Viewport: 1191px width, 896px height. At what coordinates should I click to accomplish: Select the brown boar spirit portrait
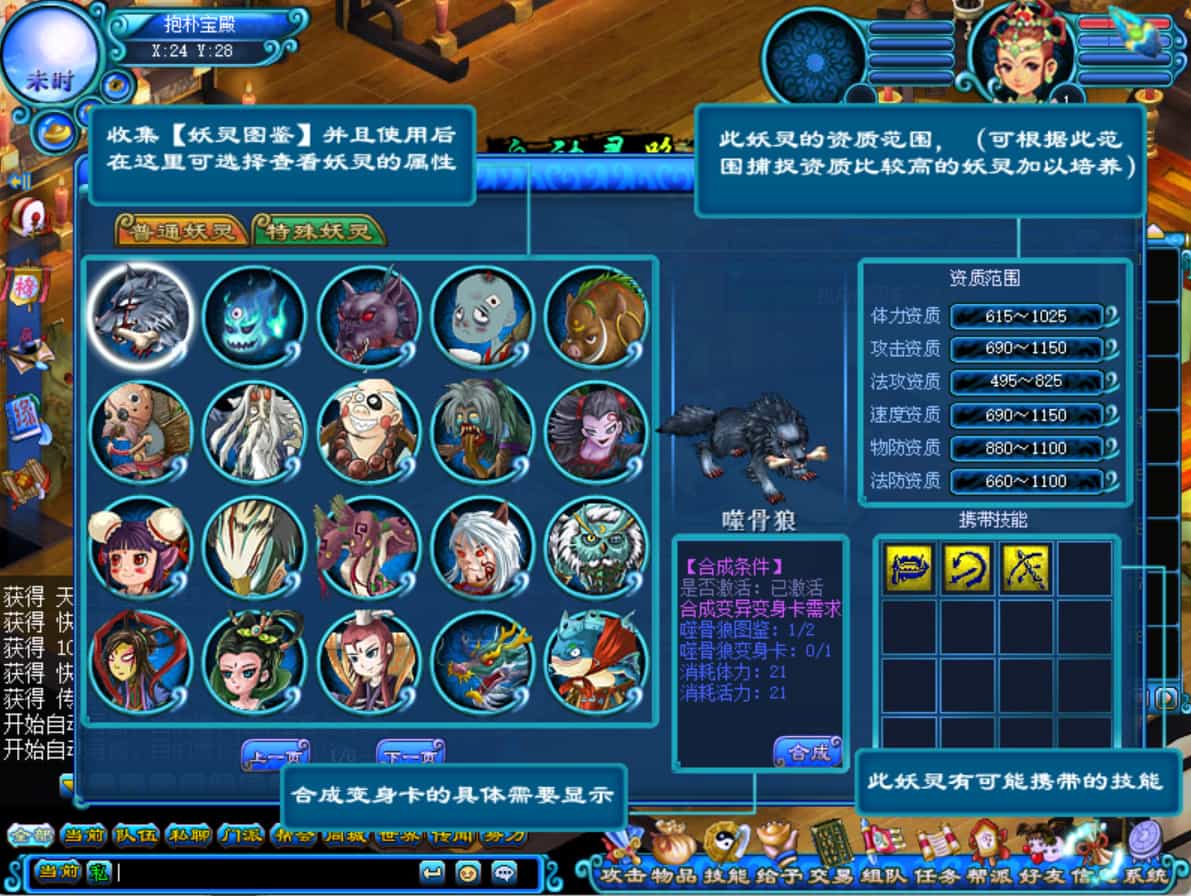[596, 316]
